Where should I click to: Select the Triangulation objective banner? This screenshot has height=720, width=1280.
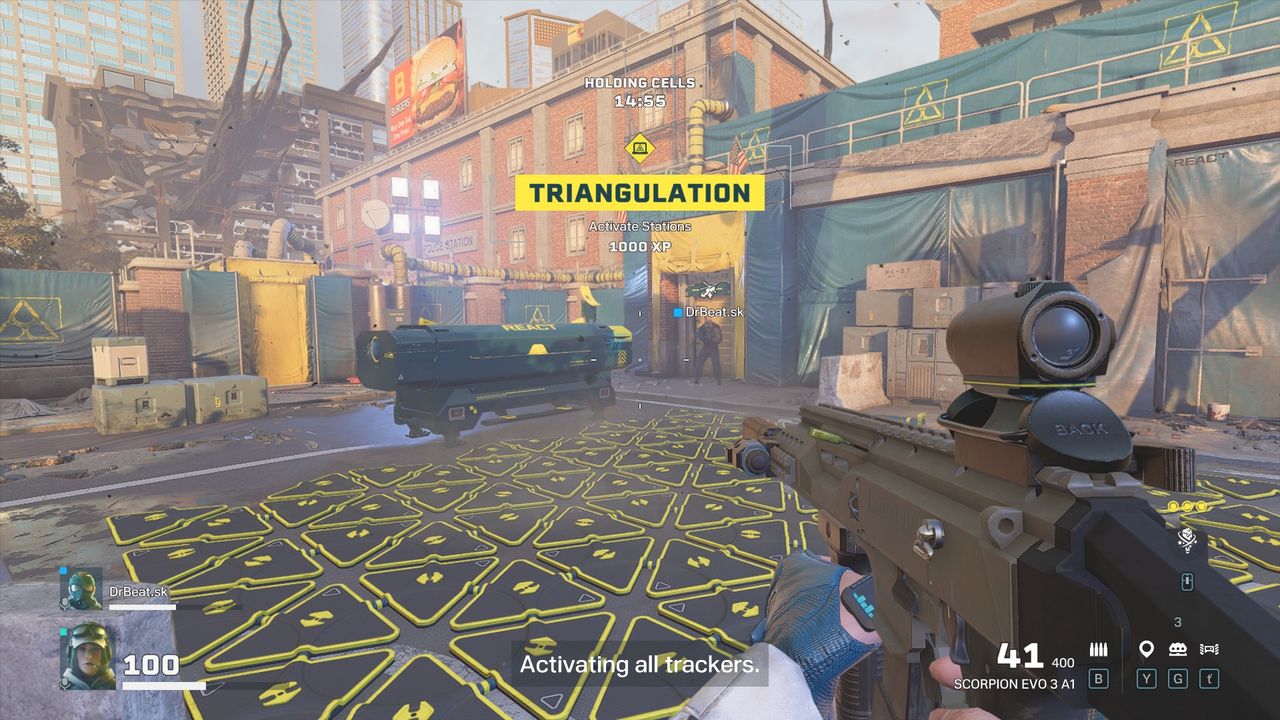[x=639, y=193]
